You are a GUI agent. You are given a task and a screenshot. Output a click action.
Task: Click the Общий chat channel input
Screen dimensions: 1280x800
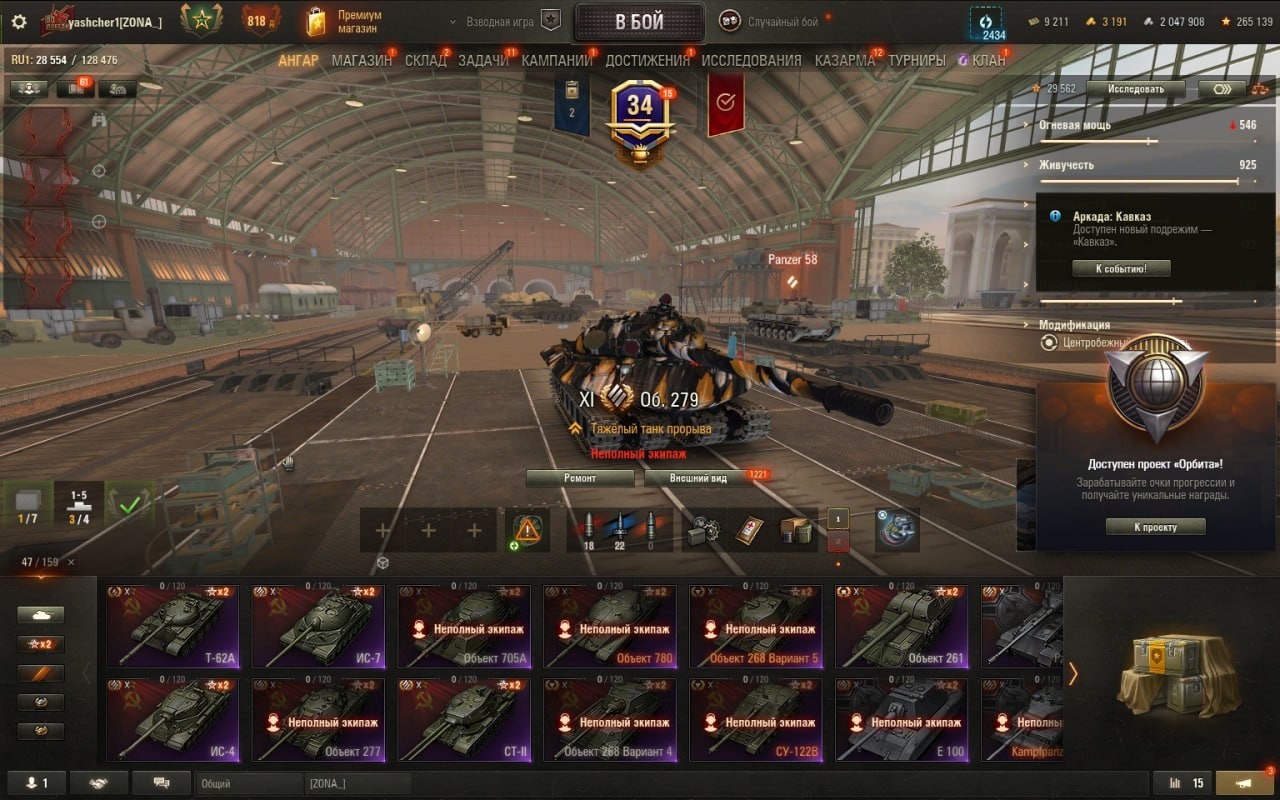249,784
